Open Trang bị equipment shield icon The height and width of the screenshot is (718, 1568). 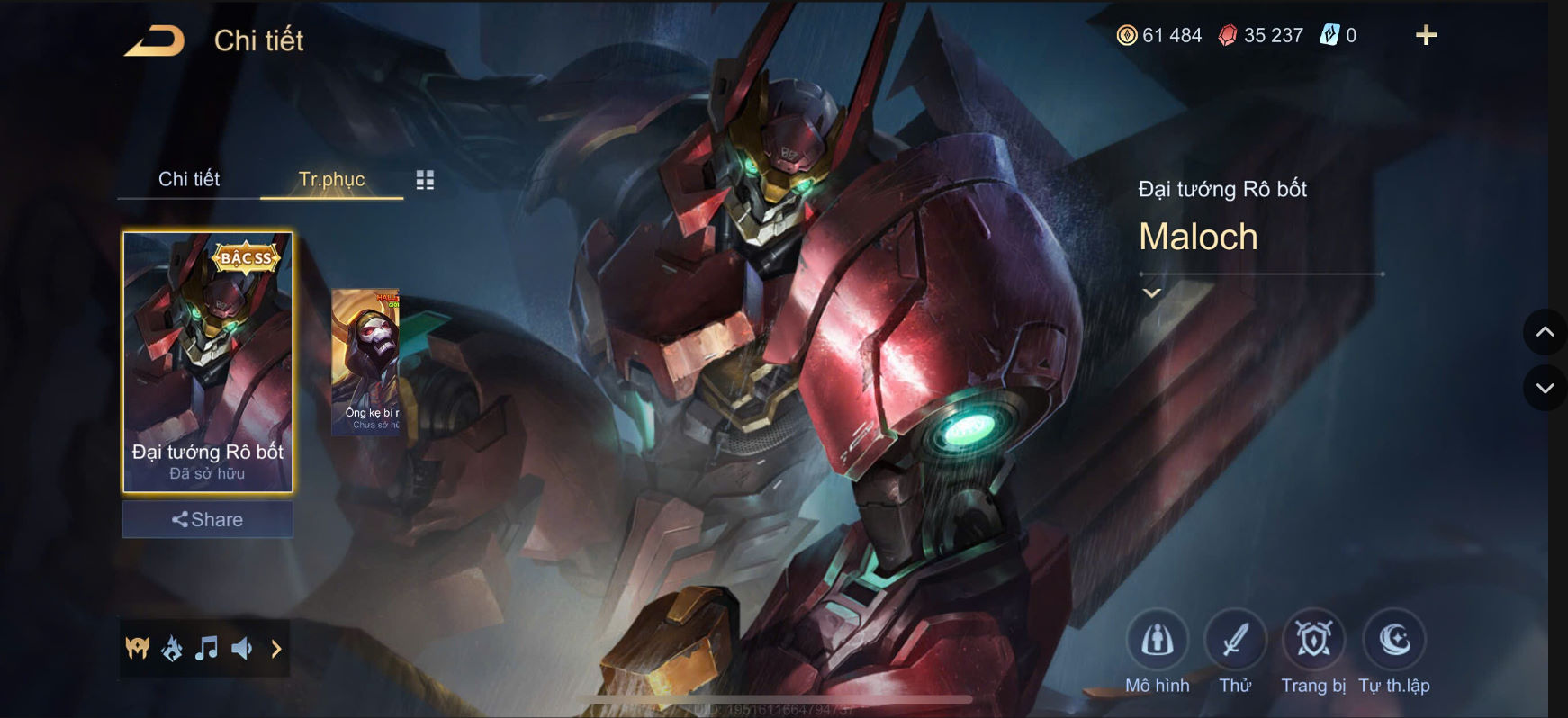click(1312, 640)
